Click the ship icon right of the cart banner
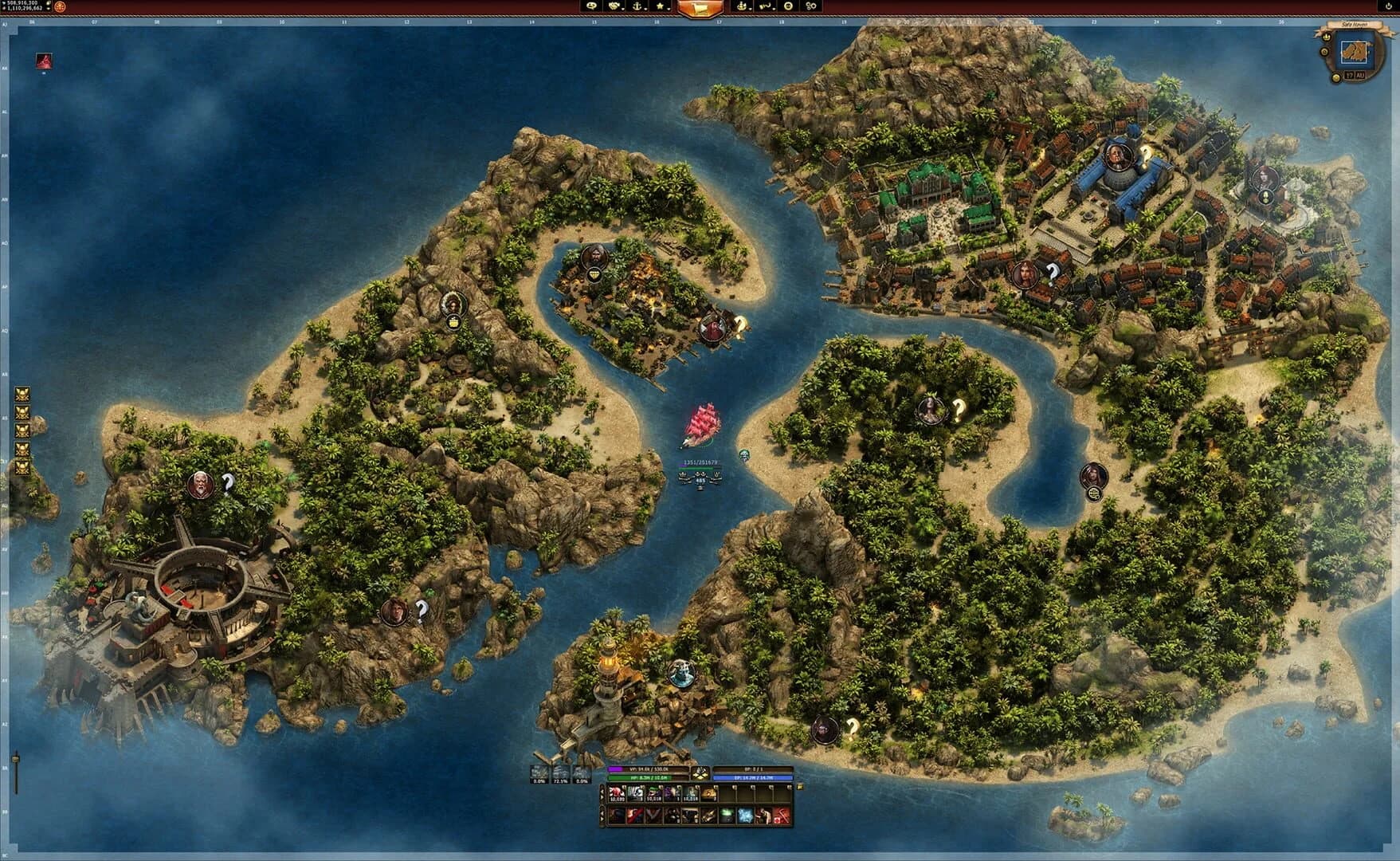This screenshot has width=1400, height=861. 743,7
